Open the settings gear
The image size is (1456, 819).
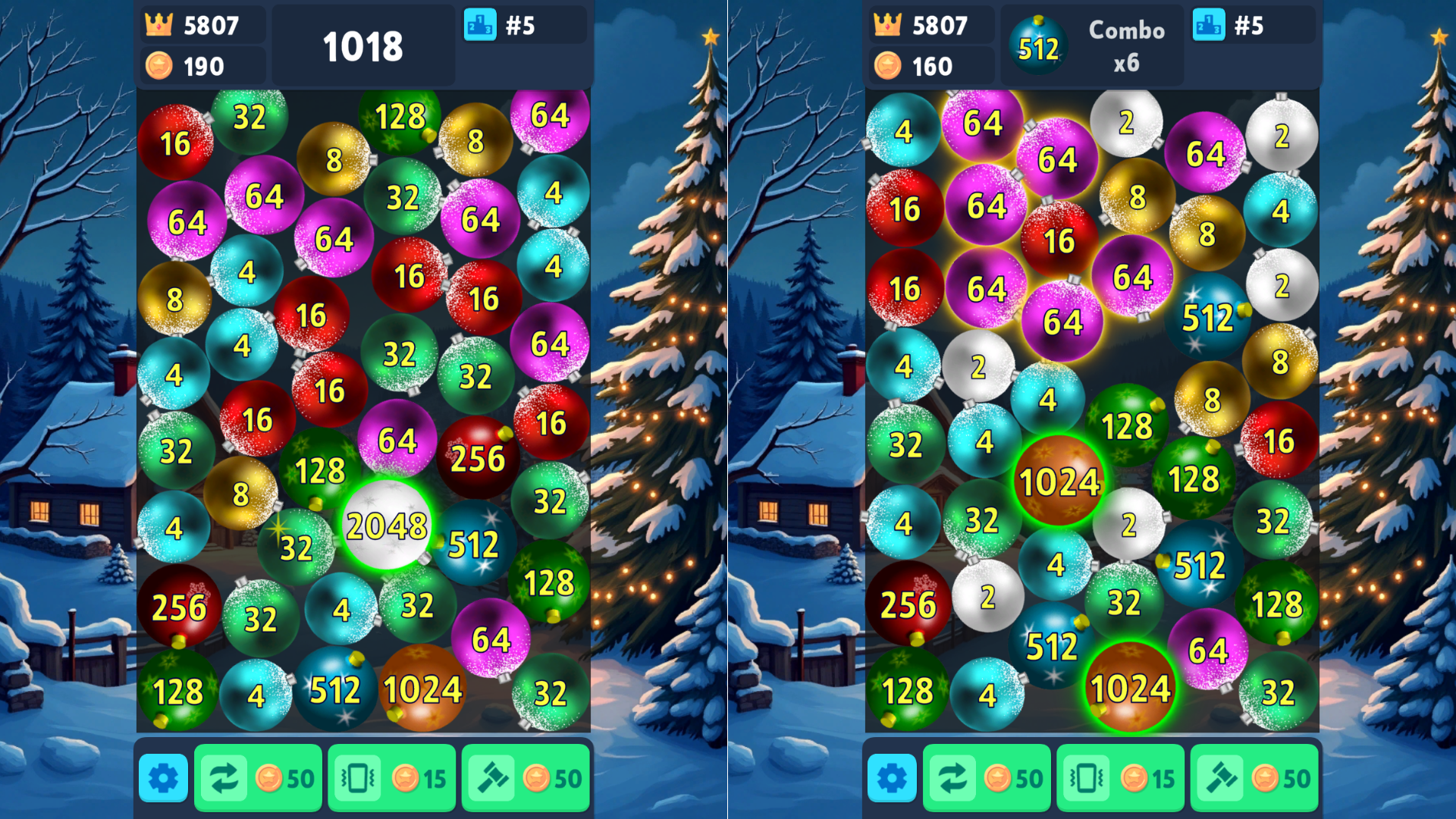[x=162, y=777]
